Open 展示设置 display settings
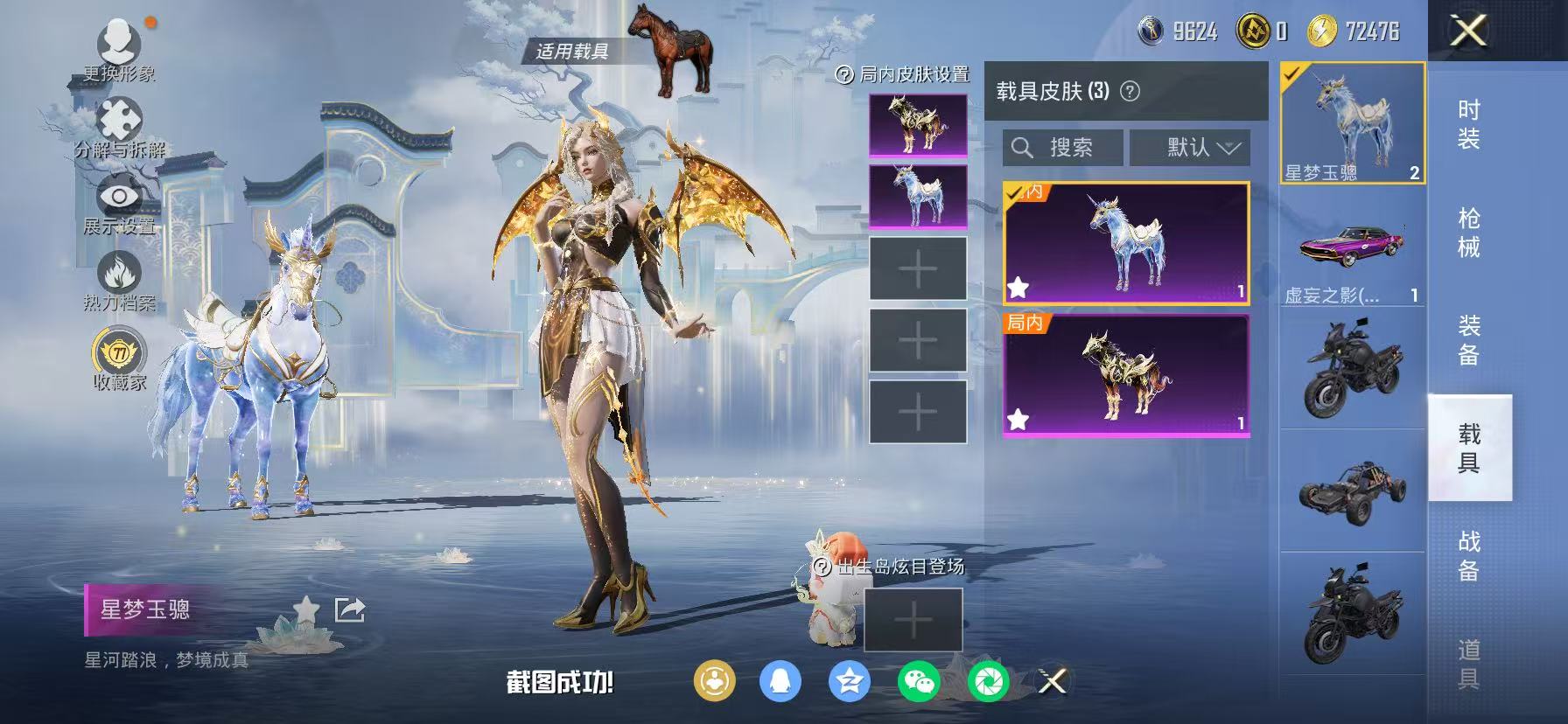Screen dimensions: 1568x724 click(120, 195)
